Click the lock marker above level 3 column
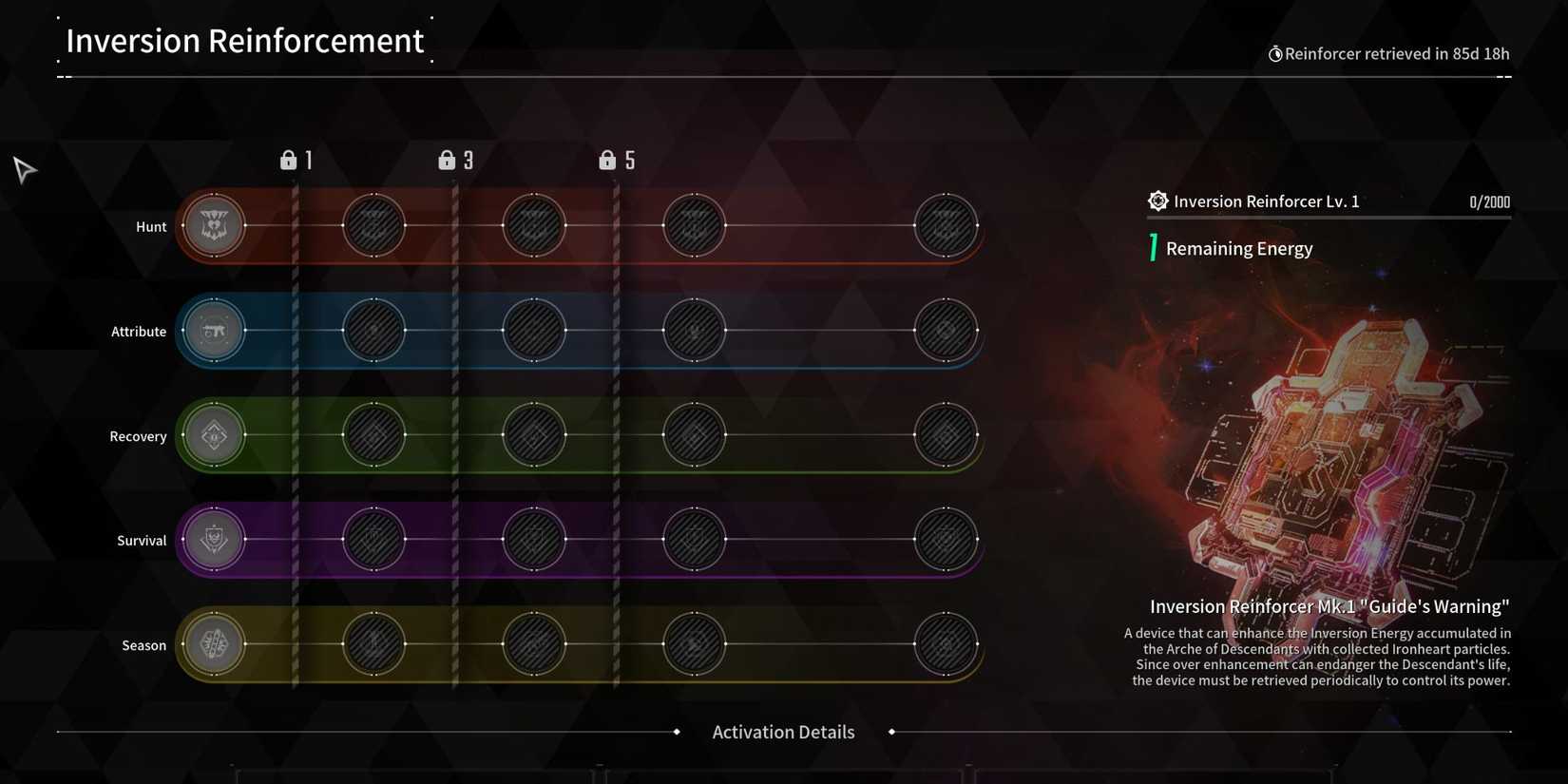Screen dimensions: 1568x784 448,160
